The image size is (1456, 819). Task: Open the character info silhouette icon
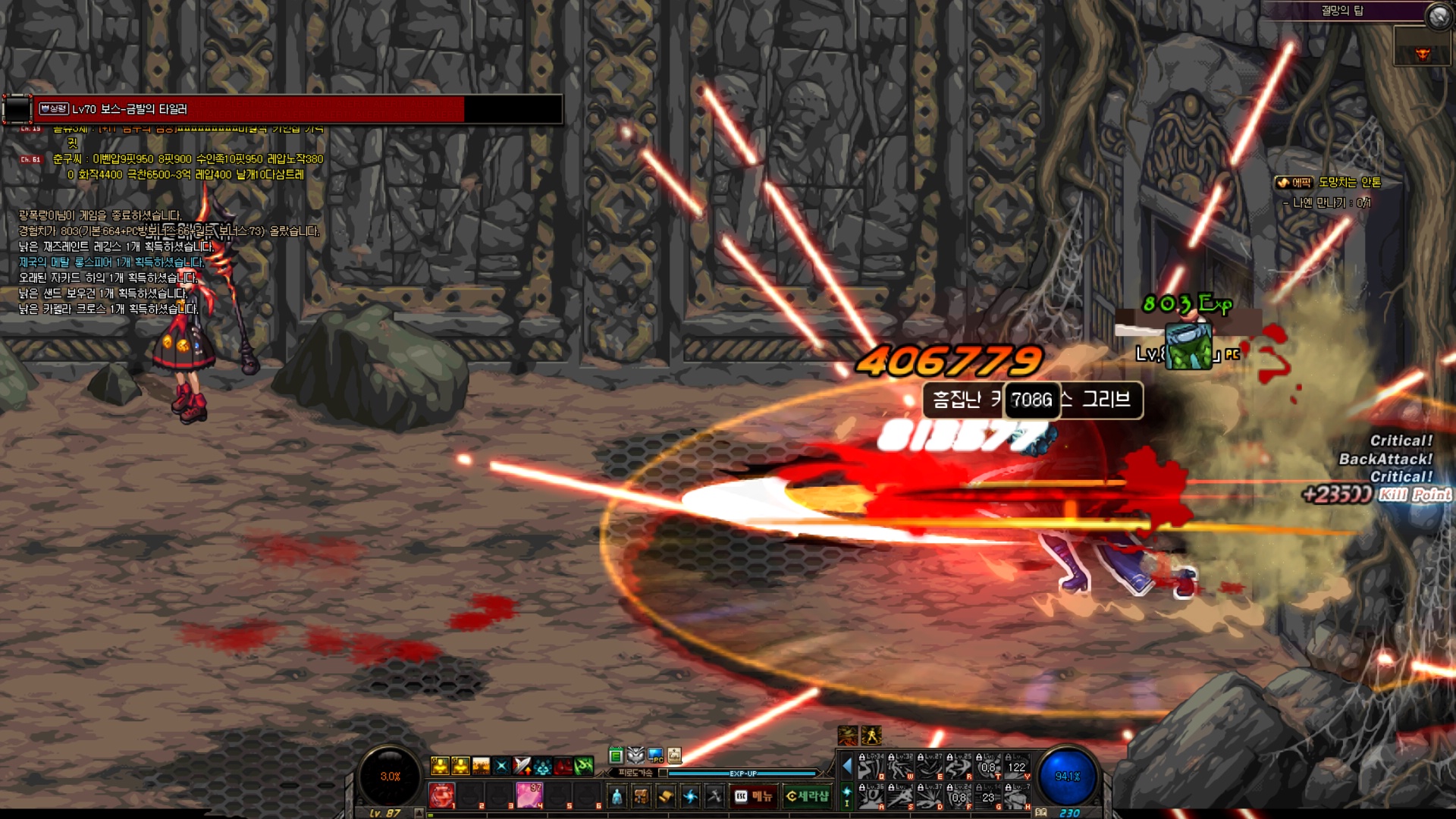click(617, 796)
